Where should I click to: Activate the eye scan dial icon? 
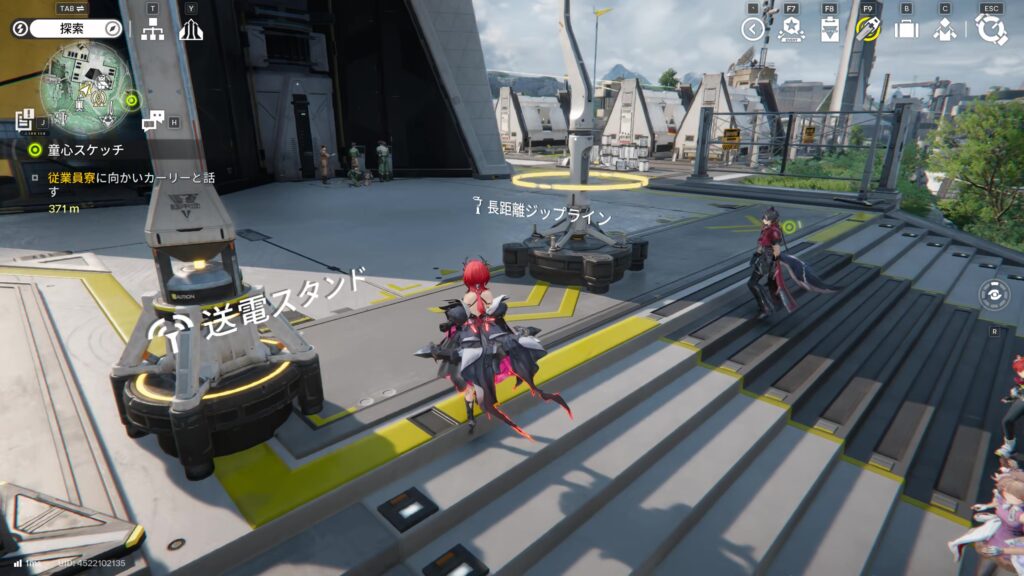pyautogui.click(x=993, y=296)
